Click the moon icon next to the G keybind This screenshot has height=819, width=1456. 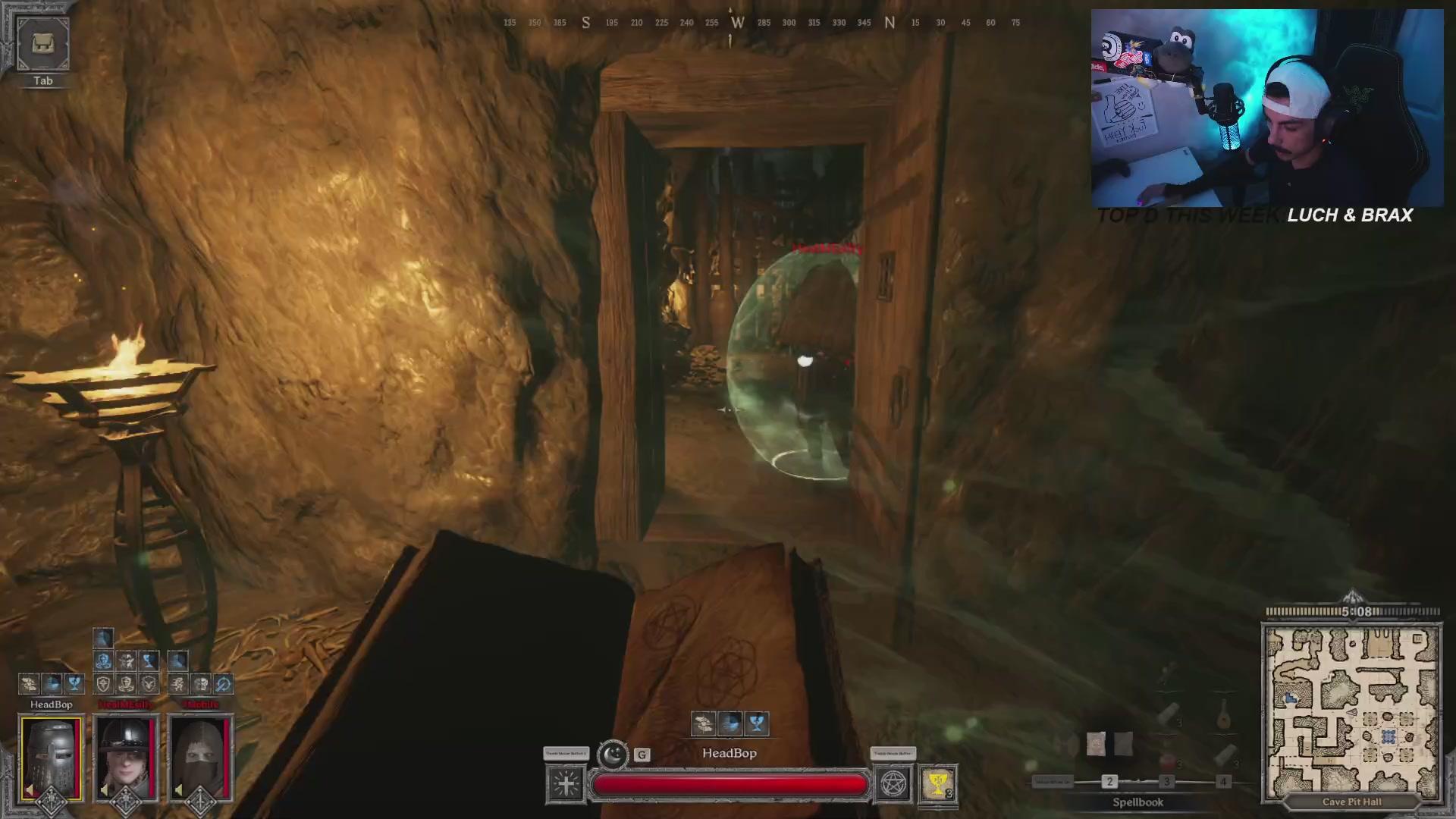(x=613, y=755)
